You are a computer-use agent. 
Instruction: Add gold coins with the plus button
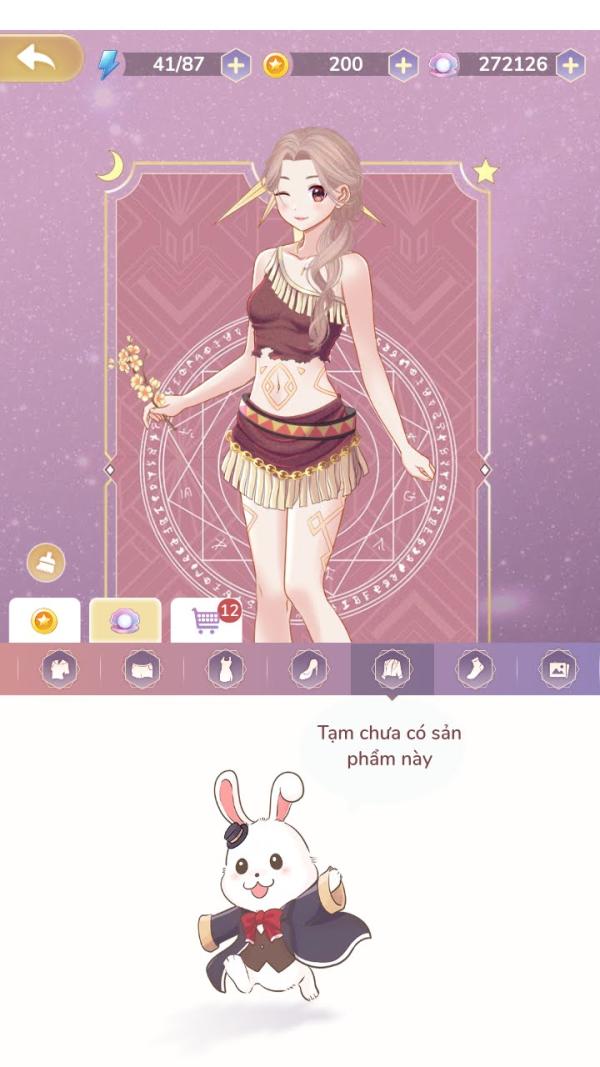(x=403, y=65)
